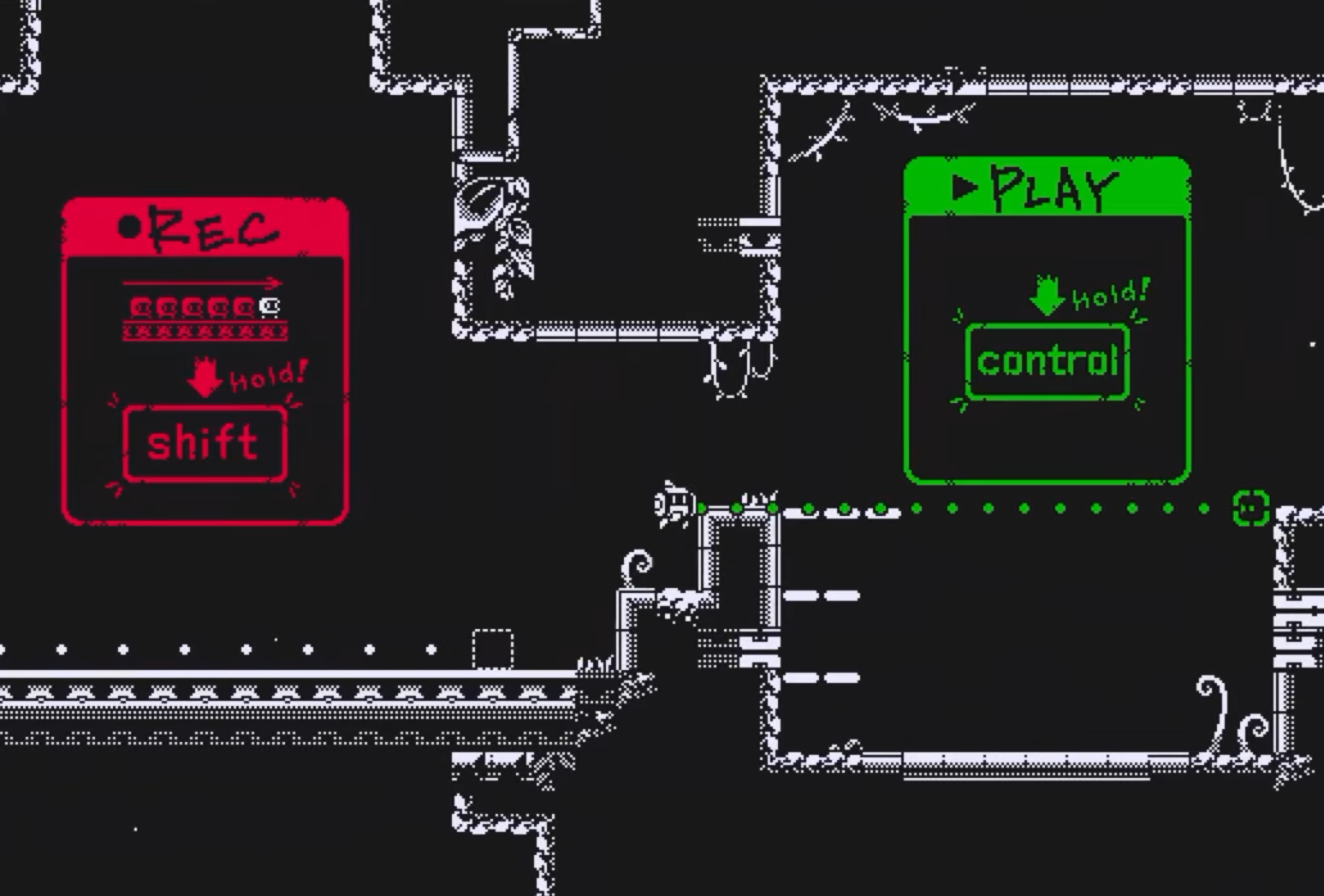Click the green down arrow above the control key
This screenshot has width=1324, height=896.
1046,295
